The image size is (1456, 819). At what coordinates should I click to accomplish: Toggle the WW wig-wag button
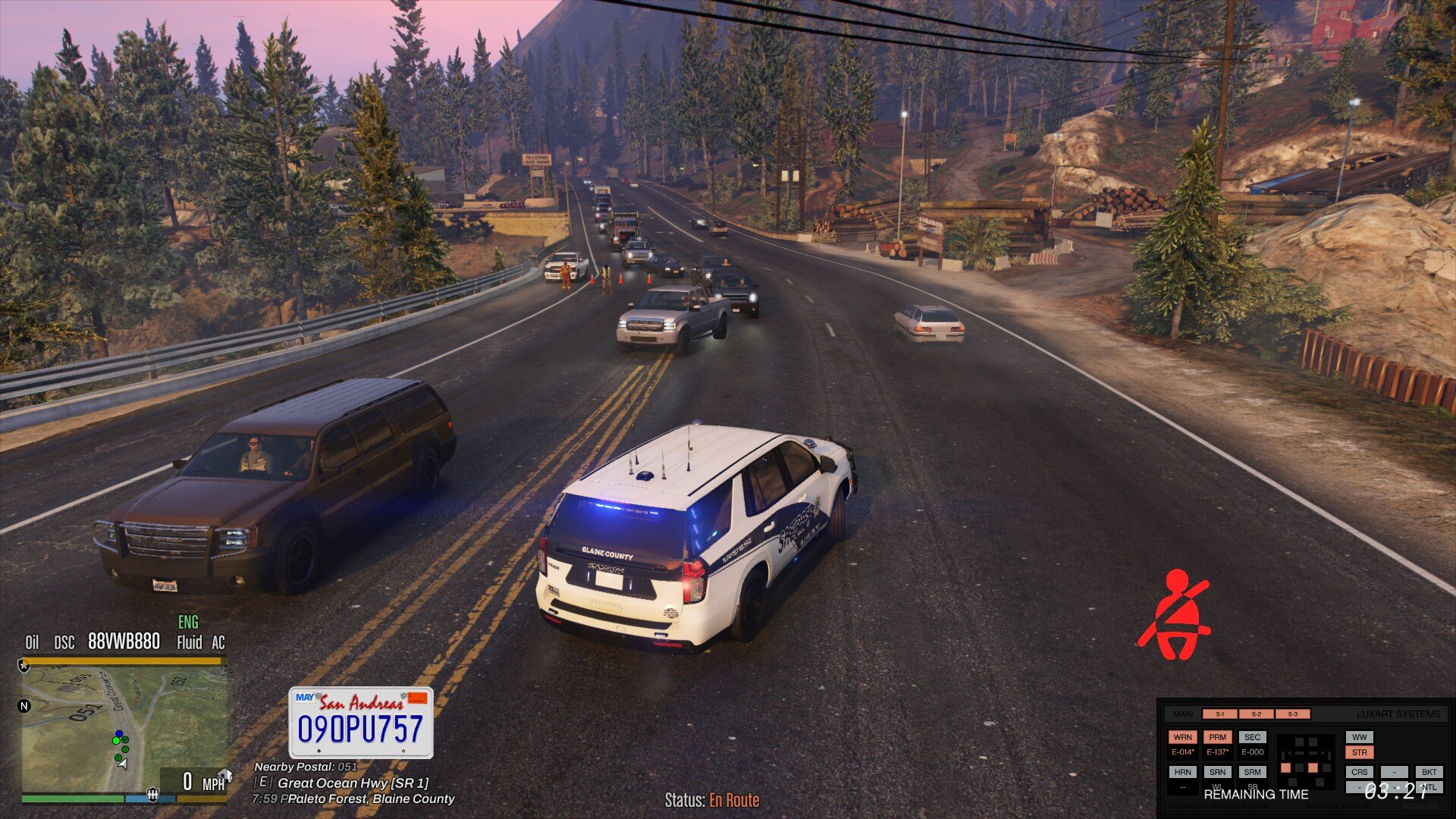point(1359,737)
